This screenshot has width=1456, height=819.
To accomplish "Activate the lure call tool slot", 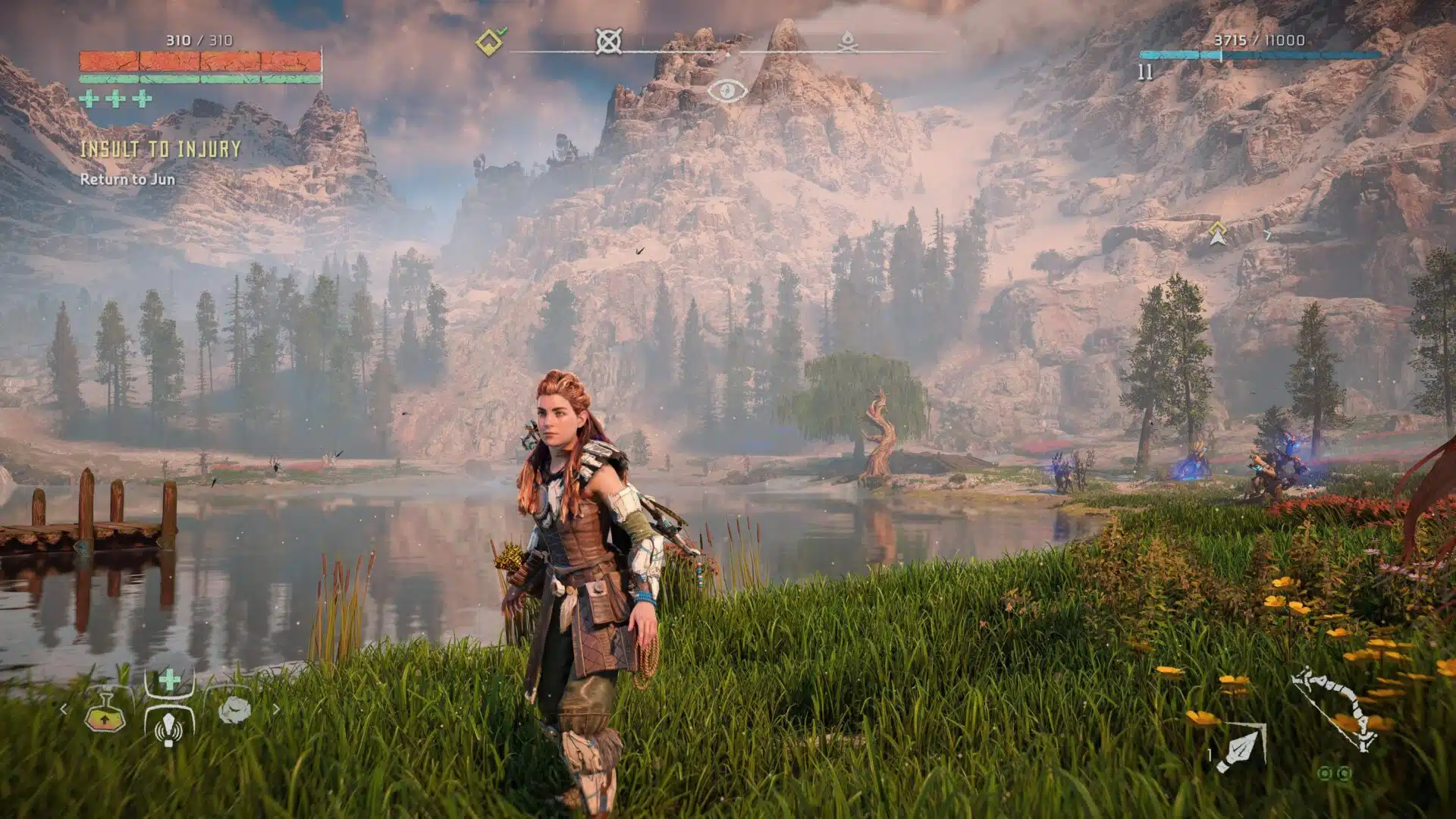I will click(x=168, y=726).
